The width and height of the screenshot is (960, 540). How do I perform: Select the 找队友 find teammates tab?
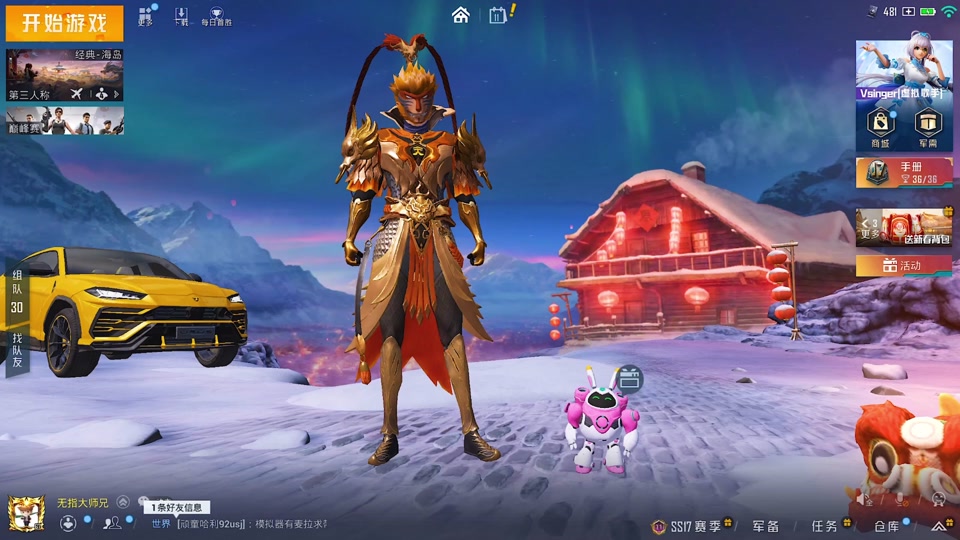(17, 352)
